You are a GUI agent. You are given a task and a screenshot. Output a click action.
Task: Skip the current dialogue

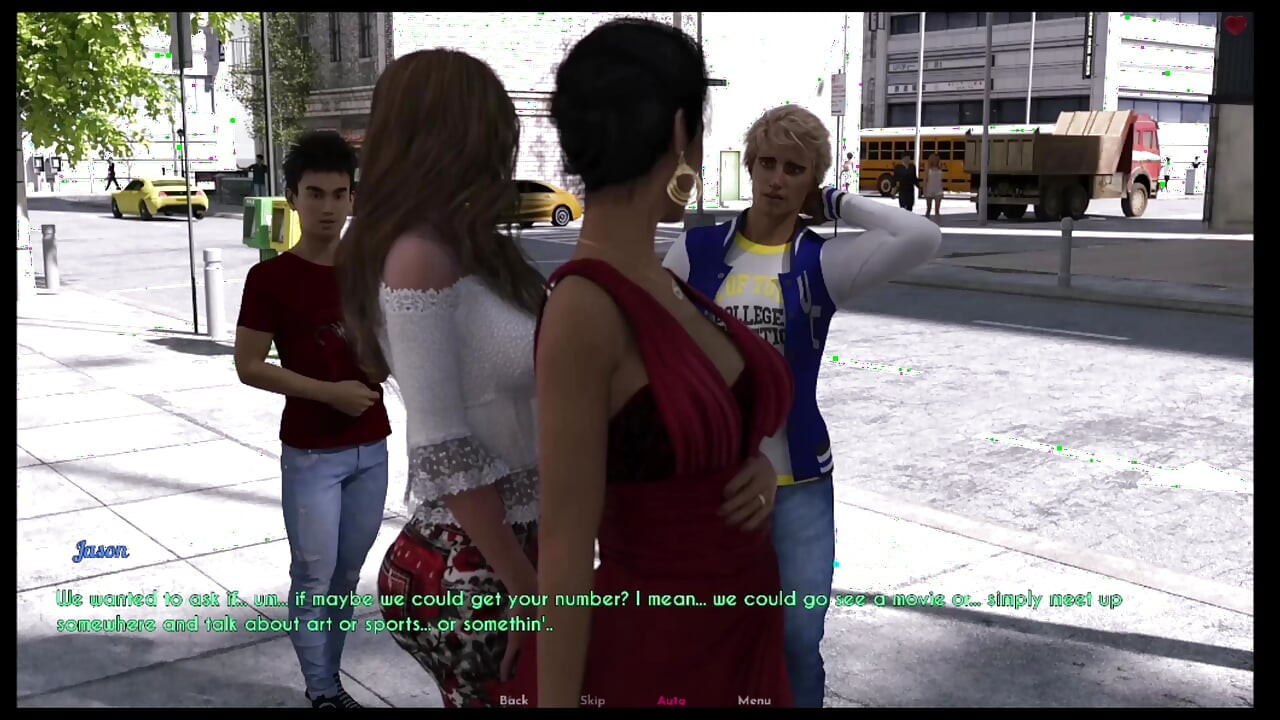click(x=593, y=700)
